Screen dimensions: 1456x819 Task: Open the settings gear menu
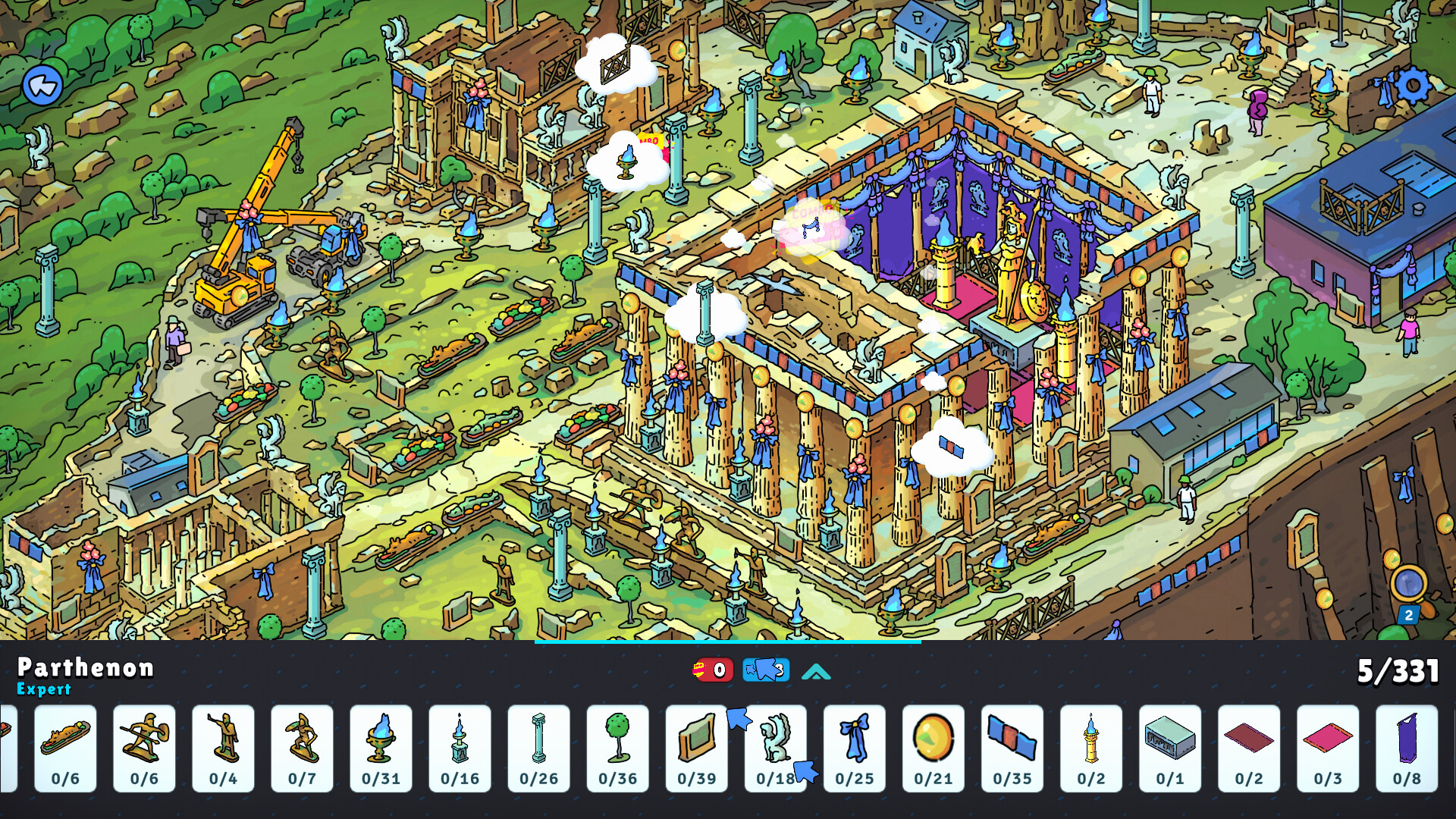click(x=1412, y=86)
